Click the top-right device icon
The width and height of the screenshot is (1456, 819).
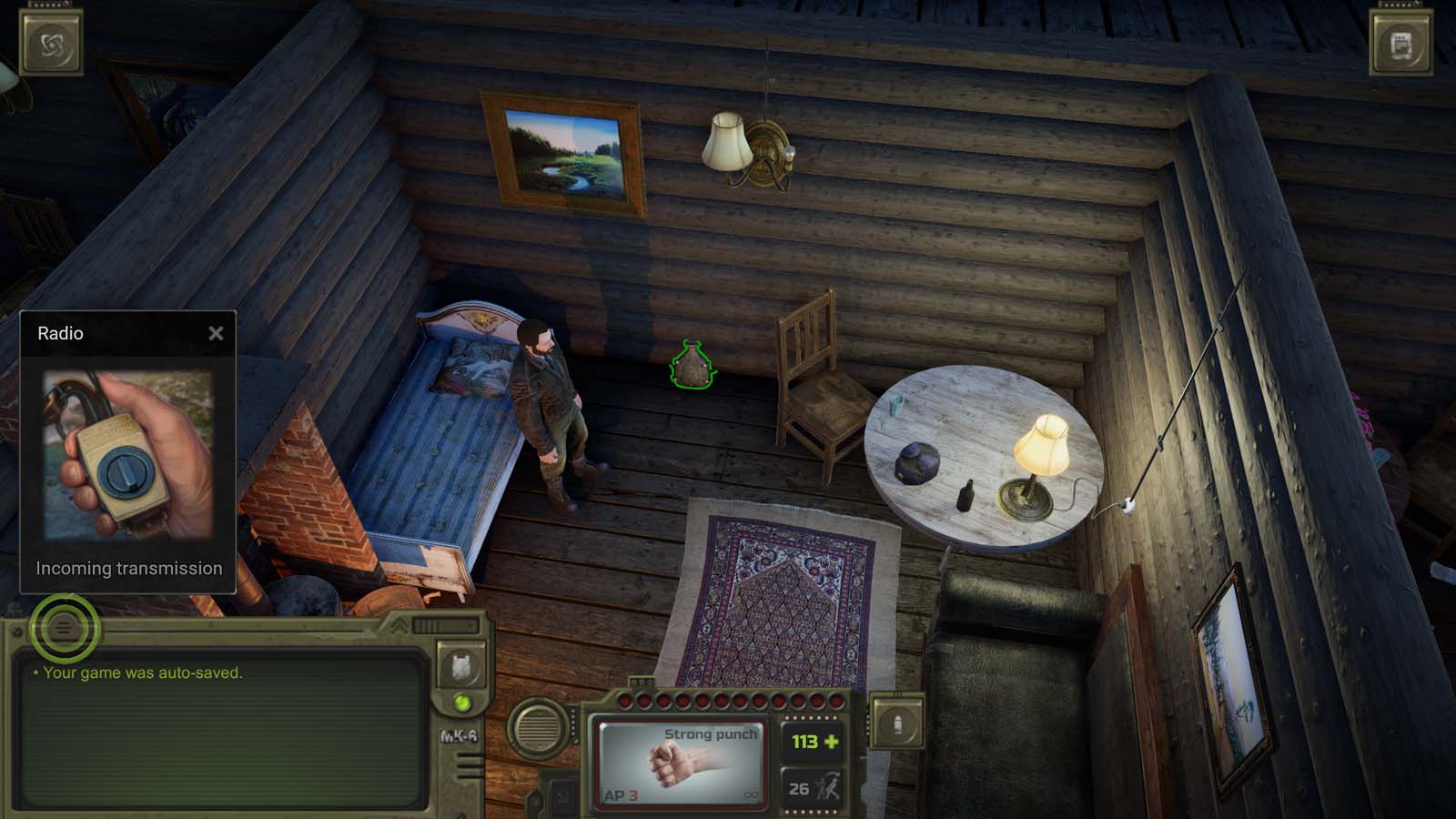(x=1401, y=41)
